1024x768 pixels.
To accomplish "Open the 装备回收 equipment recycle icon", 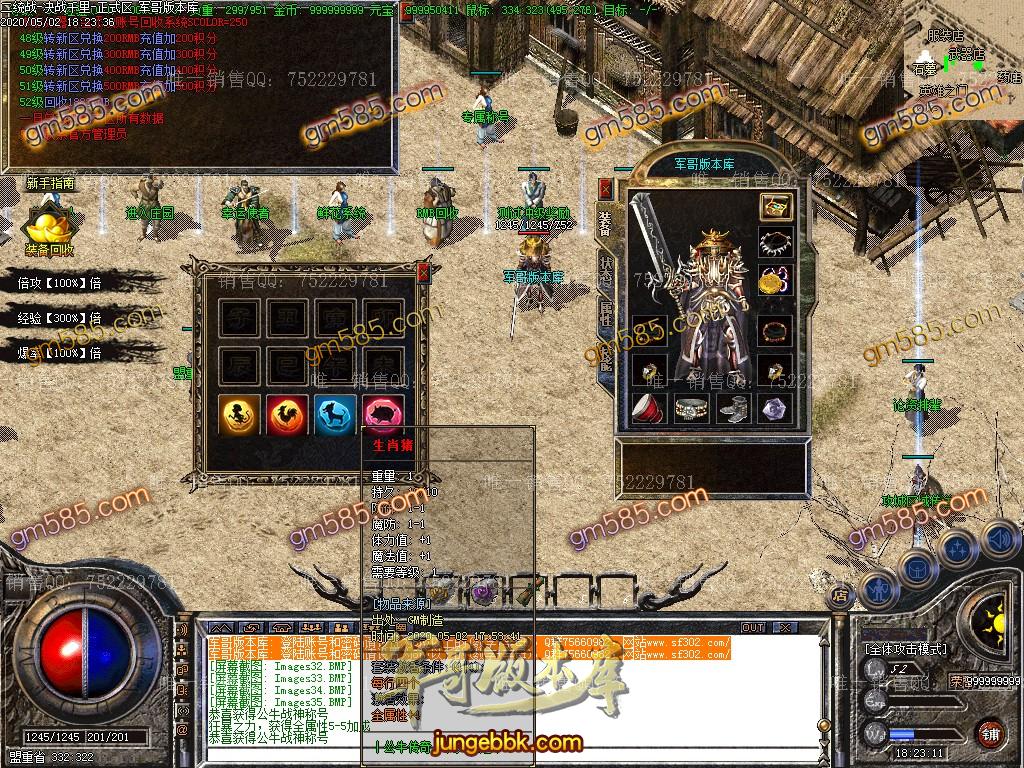I will (48, 230).
